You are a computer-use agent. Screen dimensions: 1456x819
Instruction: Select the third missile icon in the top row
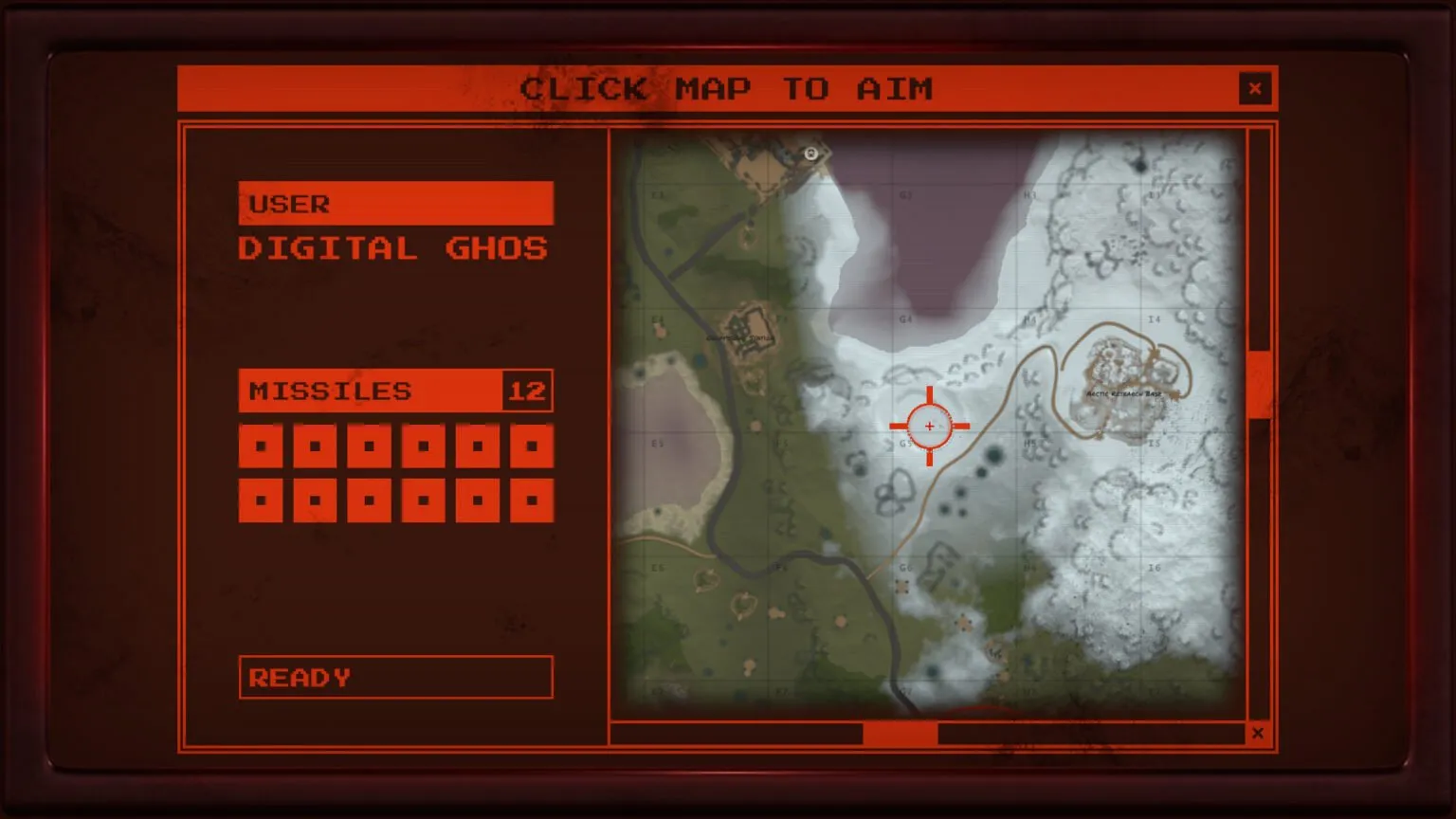click(370, 444)
